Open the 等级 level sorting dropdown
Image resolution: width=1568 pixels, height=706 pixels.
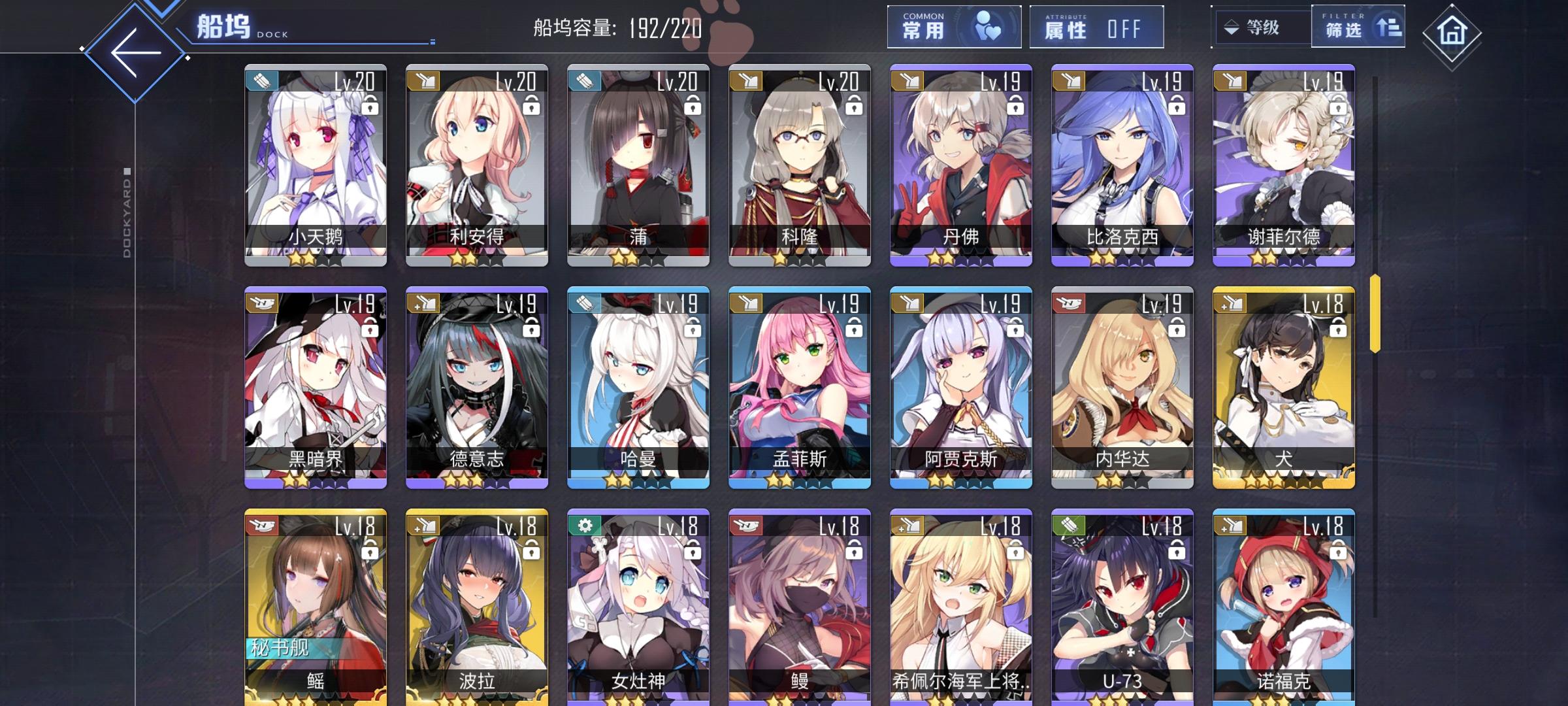(x=1262, y=27)
